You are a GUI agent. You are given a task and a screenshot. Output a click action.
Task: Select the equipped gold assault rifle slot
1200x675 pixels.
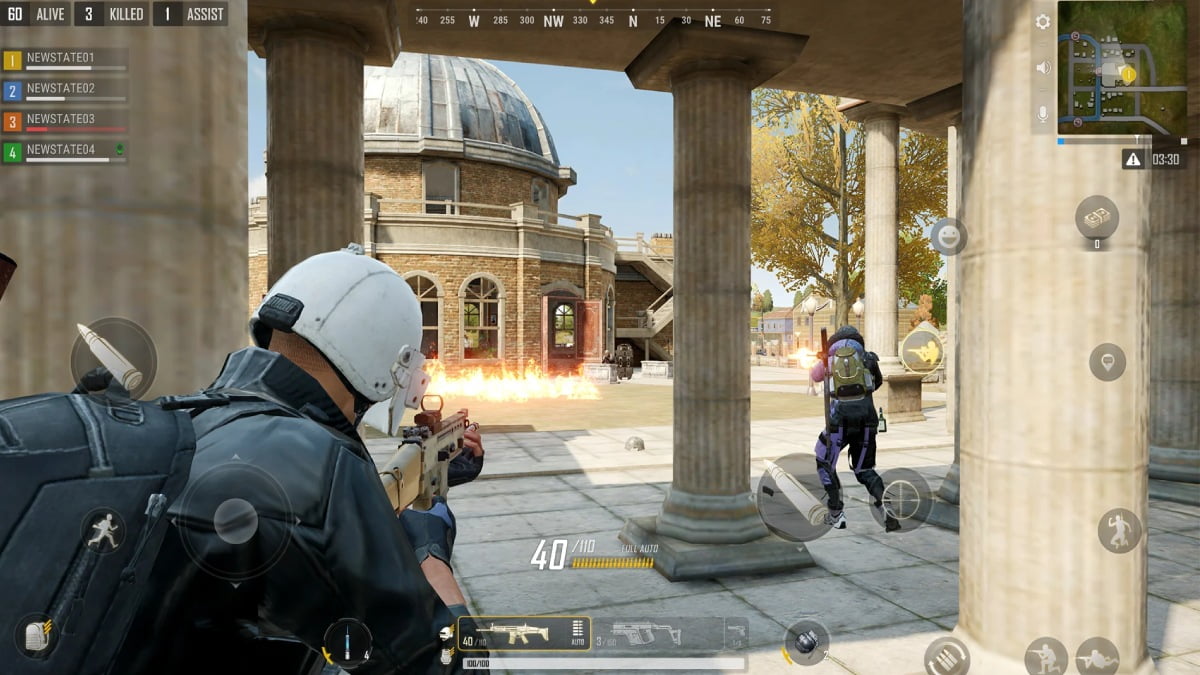tap(523, 634)
